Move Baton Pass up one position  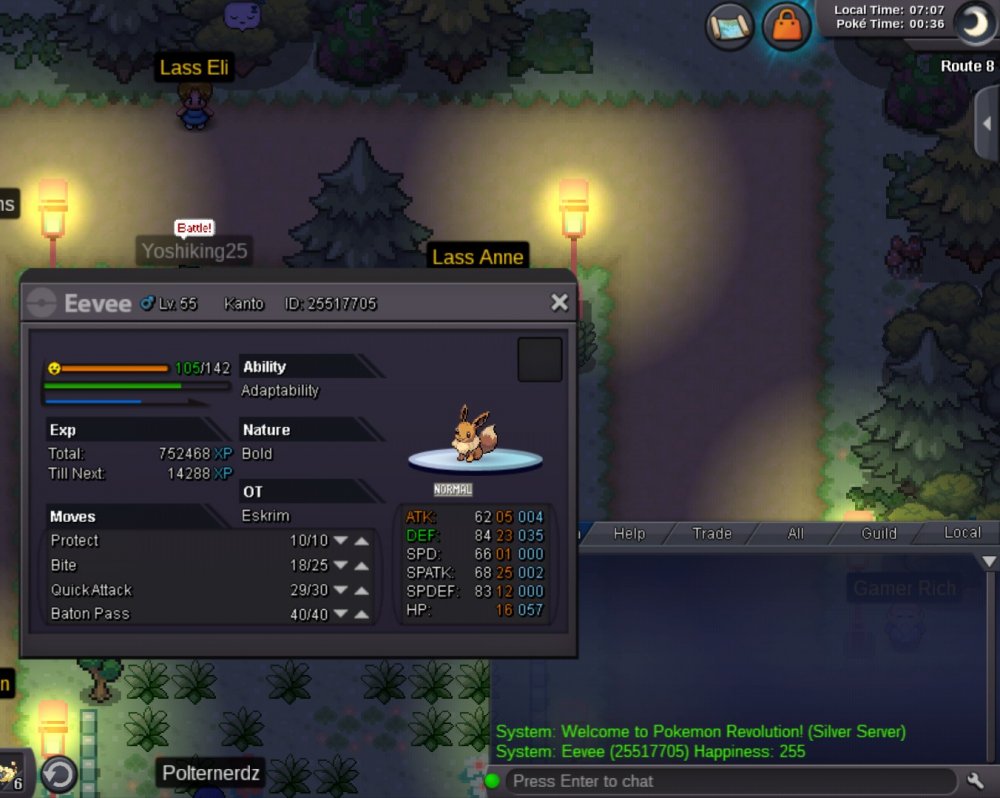click(362, 614)
